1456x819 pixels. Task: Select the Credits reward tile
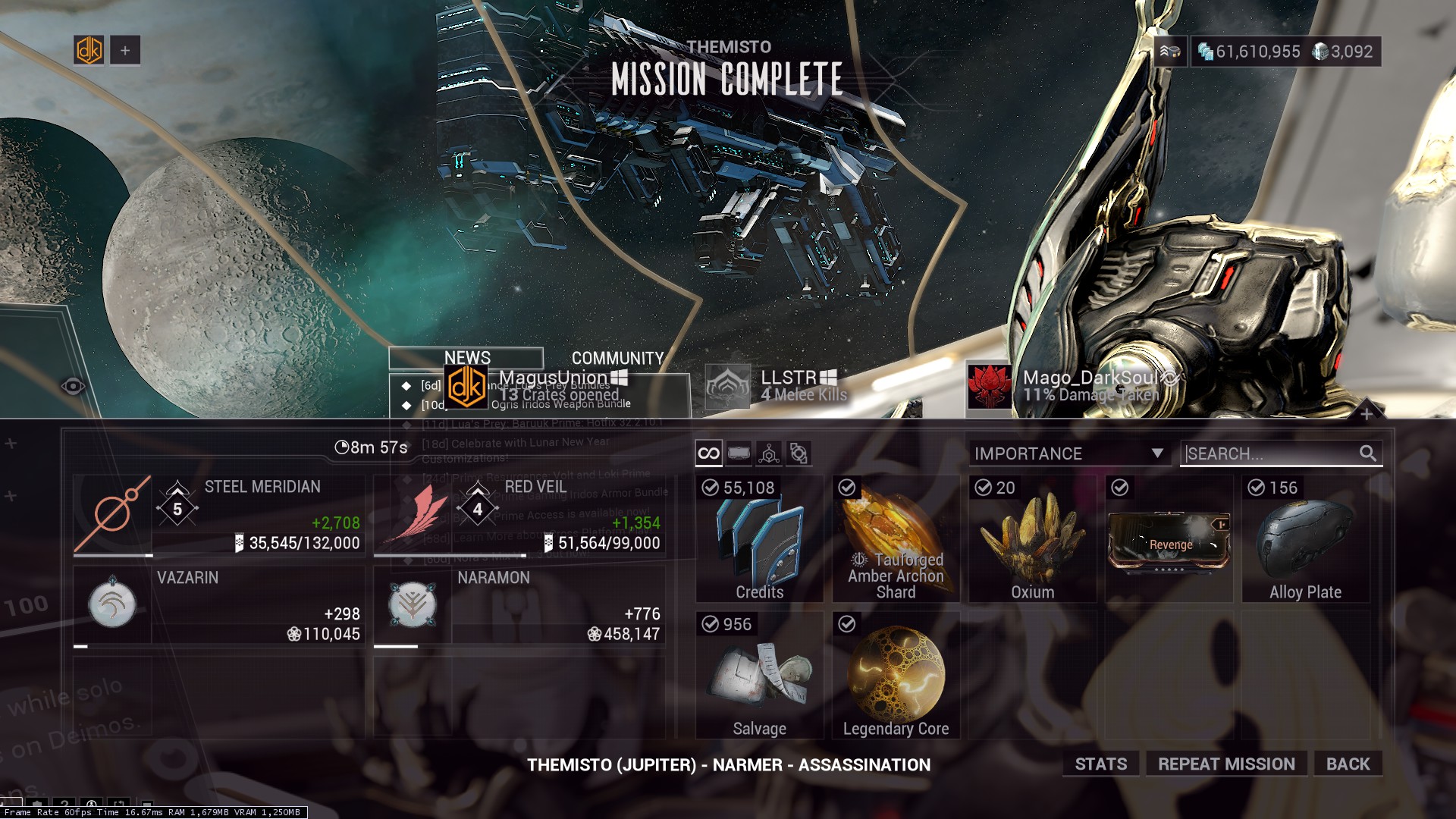(759, 539)
